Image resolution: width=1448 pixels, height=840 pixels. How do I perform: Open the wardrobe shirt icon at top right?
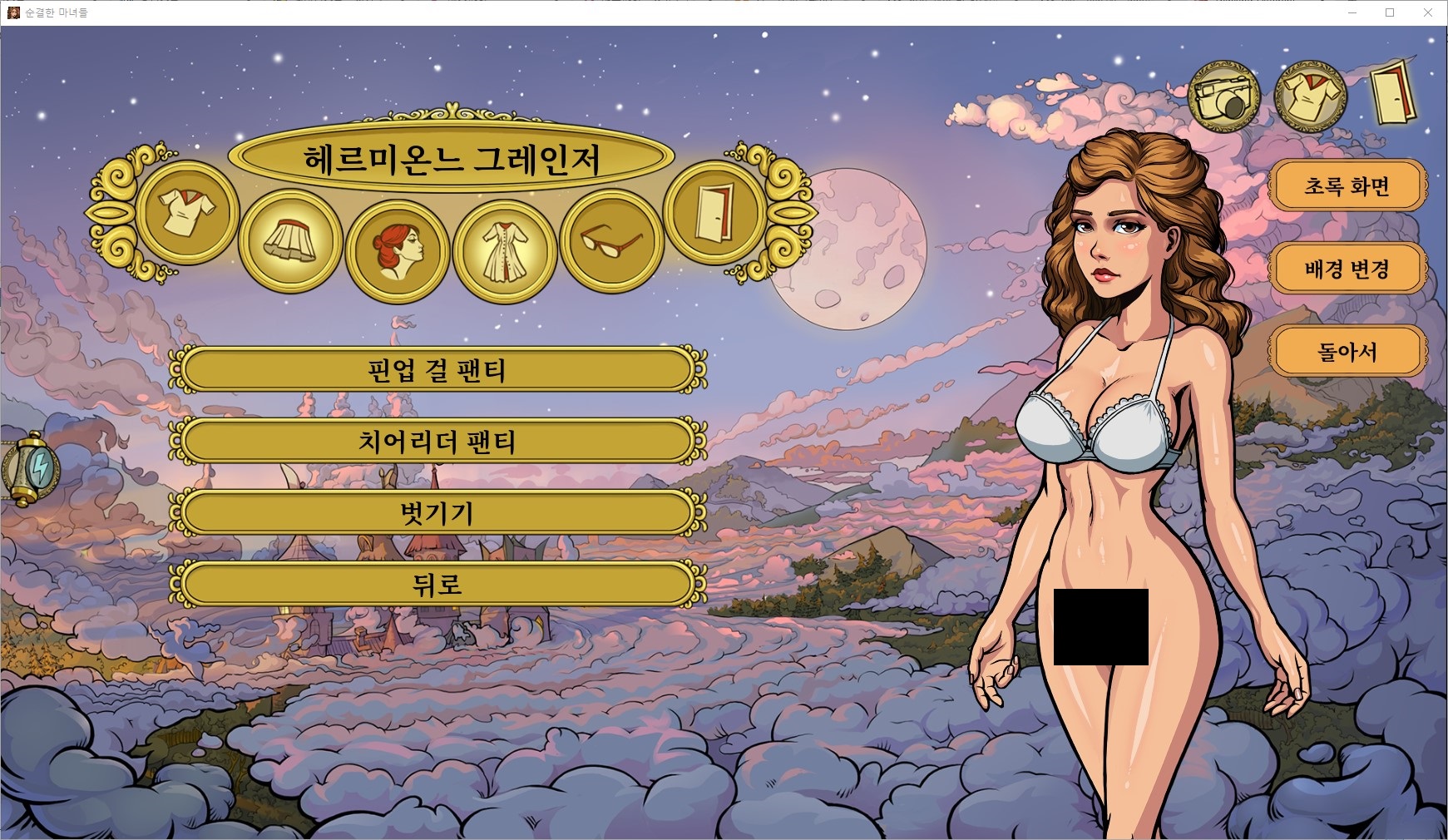pyautogui.click(x=1310, y=96)
